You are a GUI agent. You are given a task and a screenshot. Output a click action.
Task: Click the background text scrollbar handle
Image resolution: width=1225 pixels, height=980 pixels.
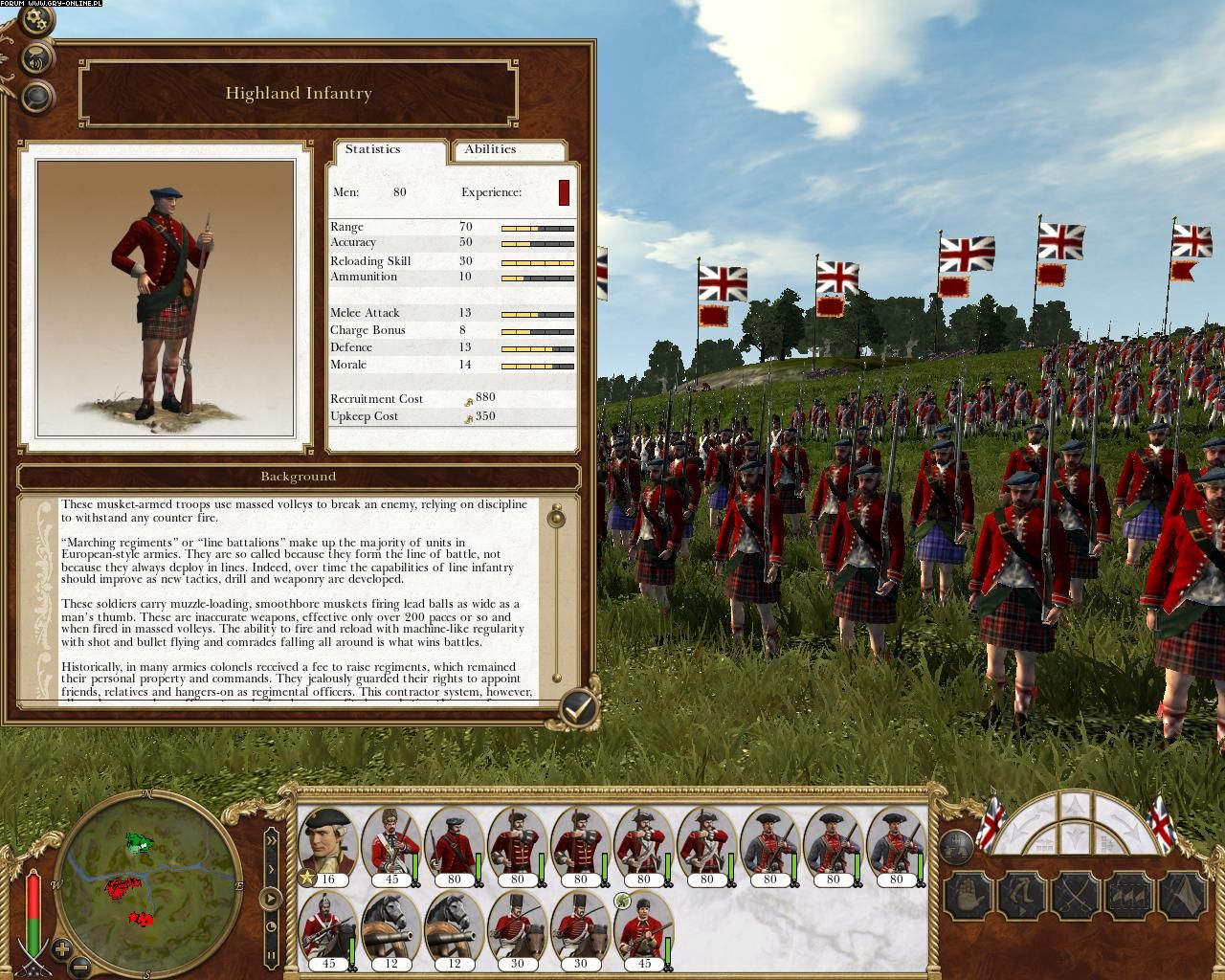click(555, 519)
